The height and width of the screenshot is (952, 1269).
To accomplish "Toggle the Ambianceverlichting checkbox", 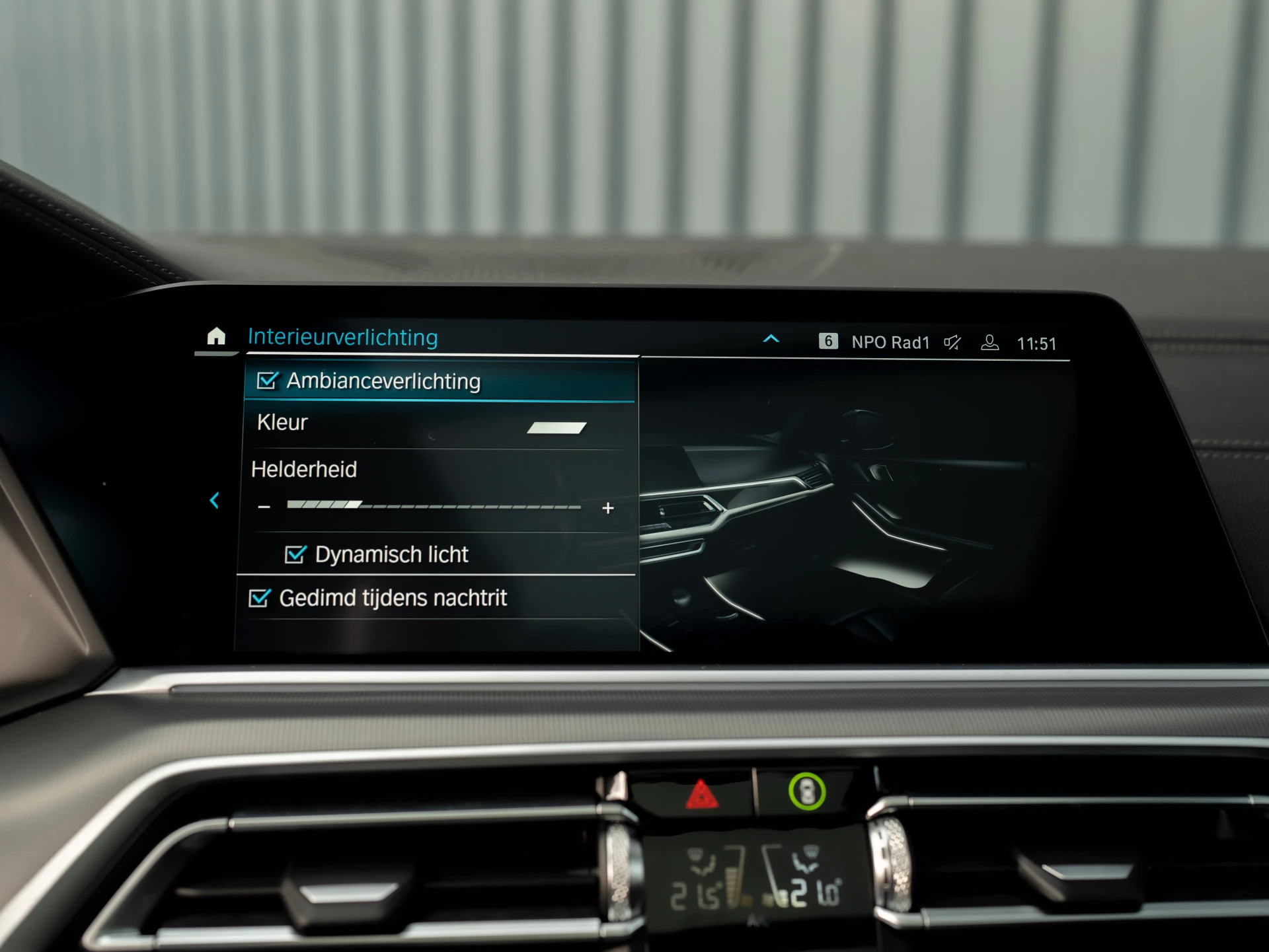I will [x=267, y=381].
